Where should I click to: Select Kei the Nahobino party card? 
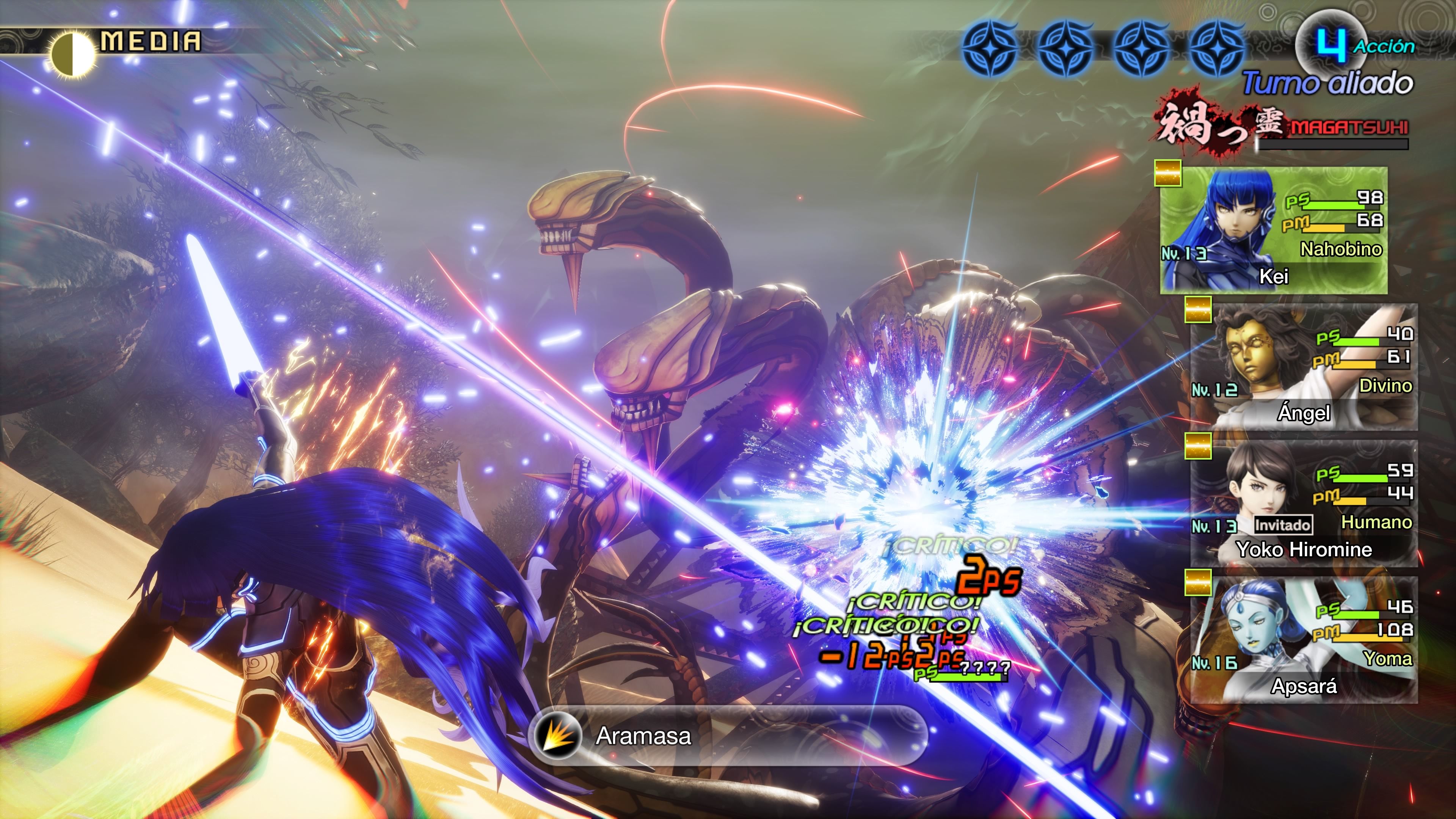point(1274,231)
